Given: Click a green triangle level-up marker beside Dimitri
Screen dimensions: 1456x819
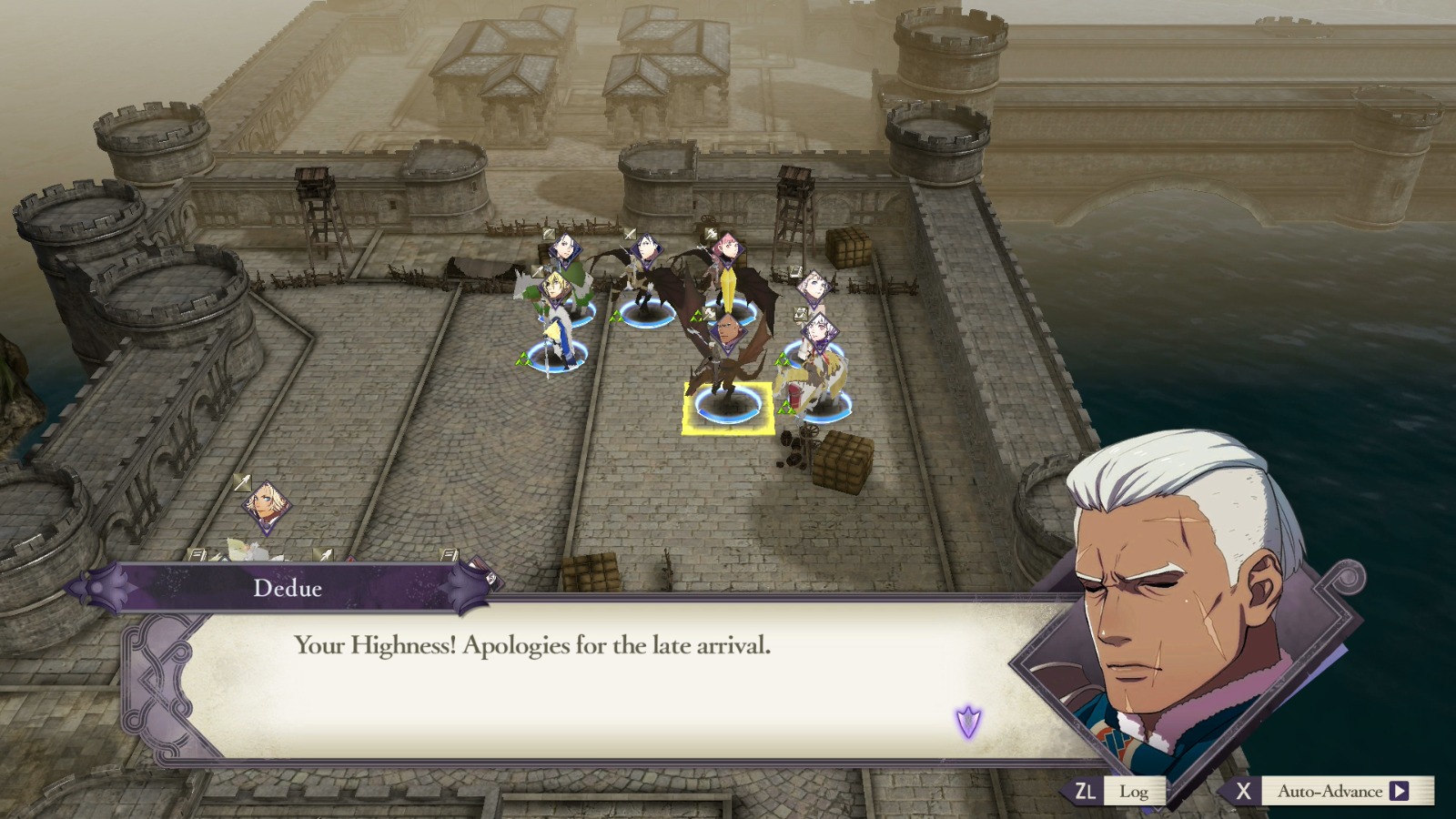Looking at the screenshot, I should pos(523,359).
